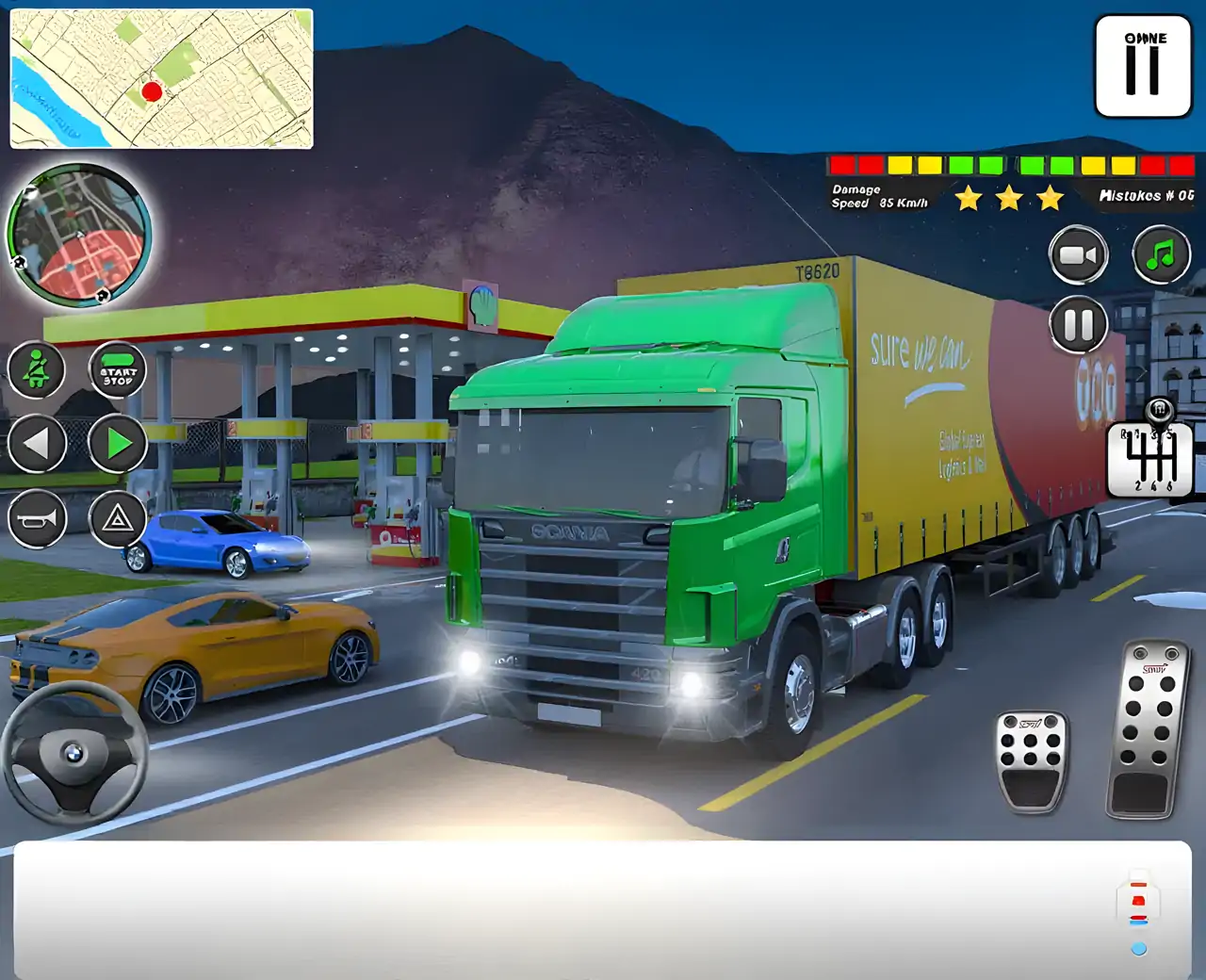This screenshot has width=1206, height=980.
Task: Switch camera view with the camera icon
Action: pos(1079,254)
